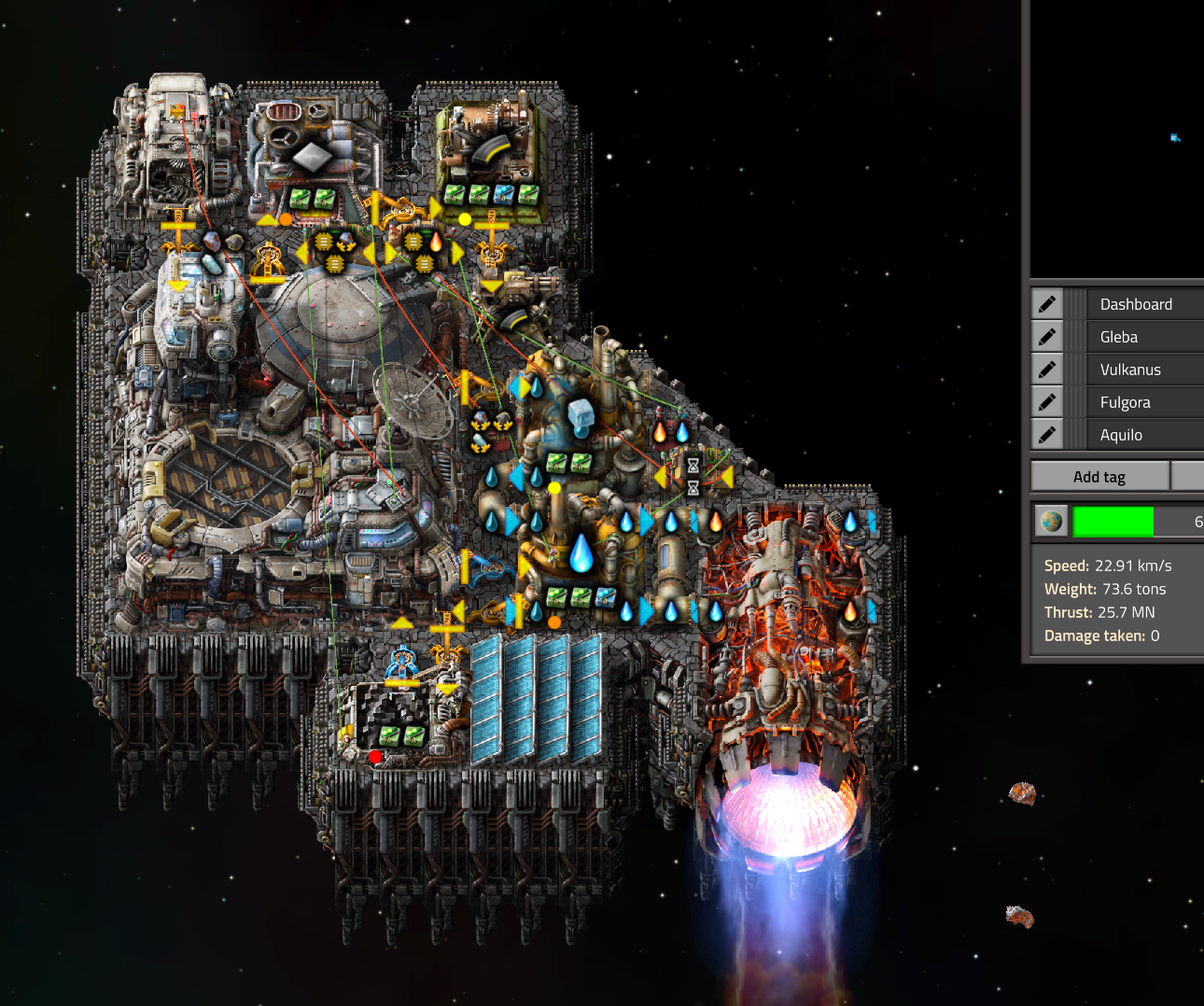Add a new tag

pyautogui.click(x=1099, y=477)
